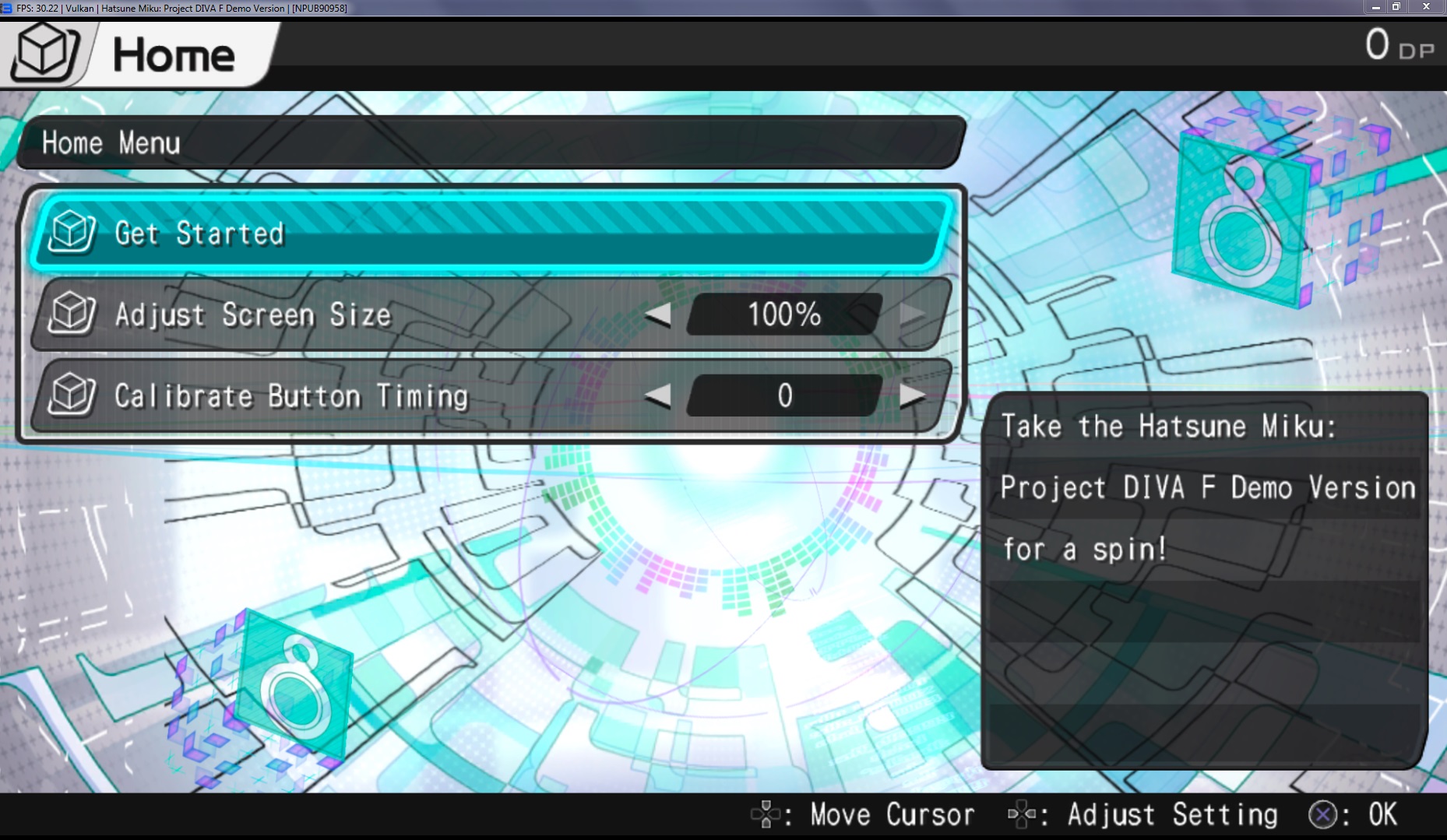Minimize the emulator window
Viewport: 1447px width, 840px height.
[x=1376, y=7]
